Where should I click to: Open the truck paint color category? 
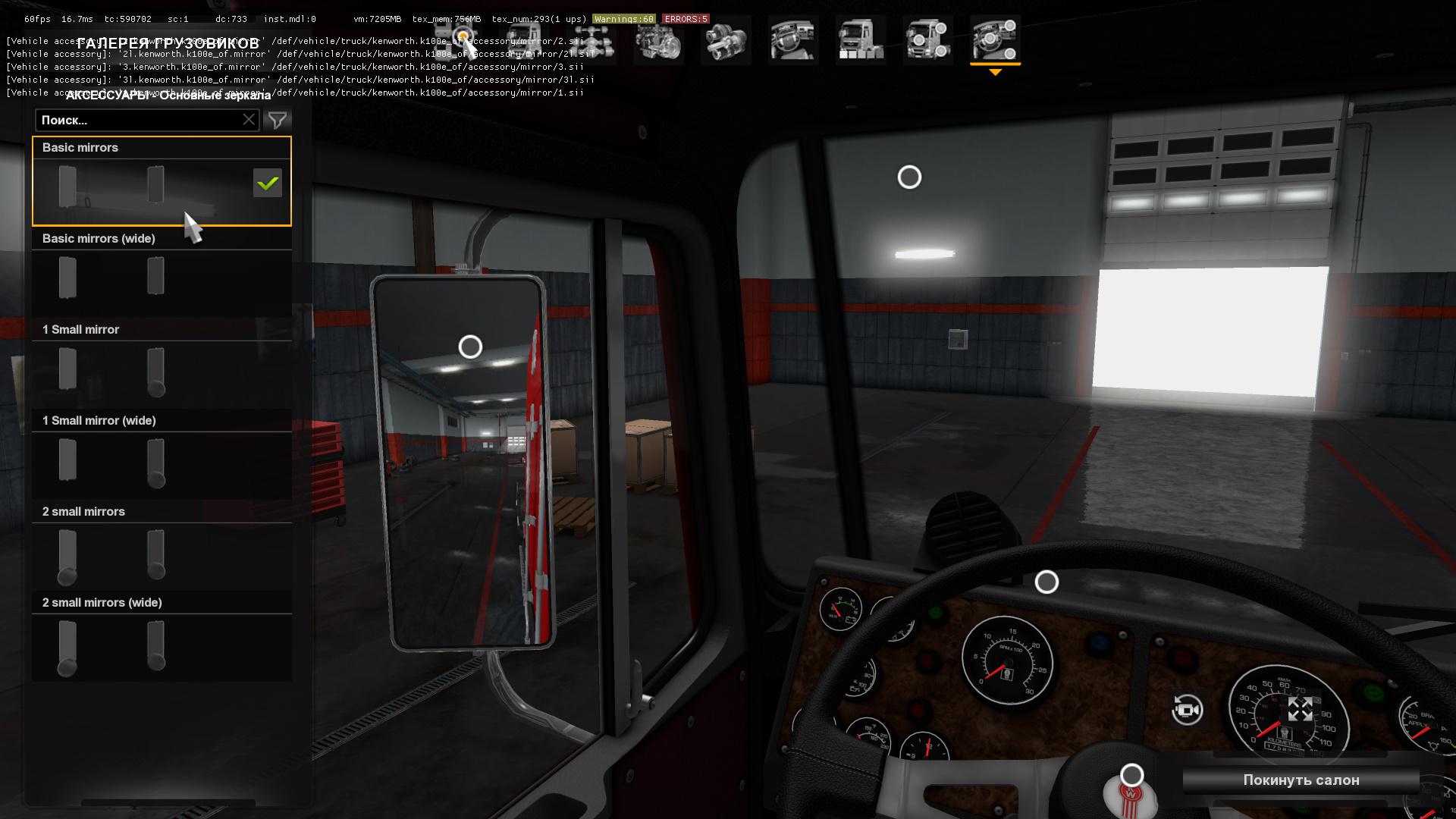click(861, 41)
